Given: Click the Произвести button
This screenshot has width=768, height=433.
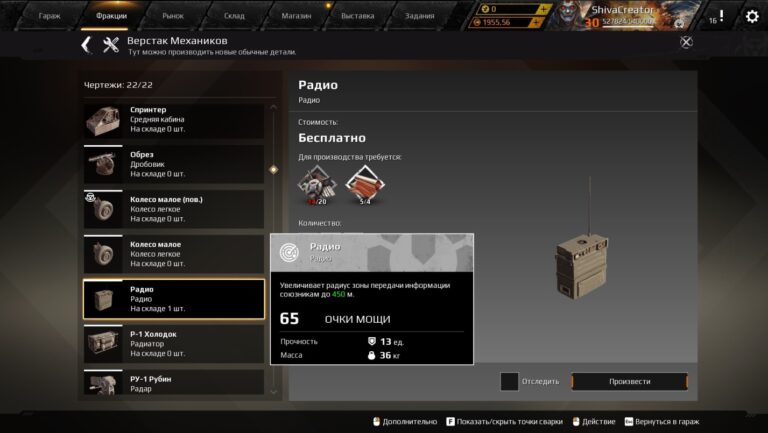Looking at the screenshot, I should coord(629,381).
